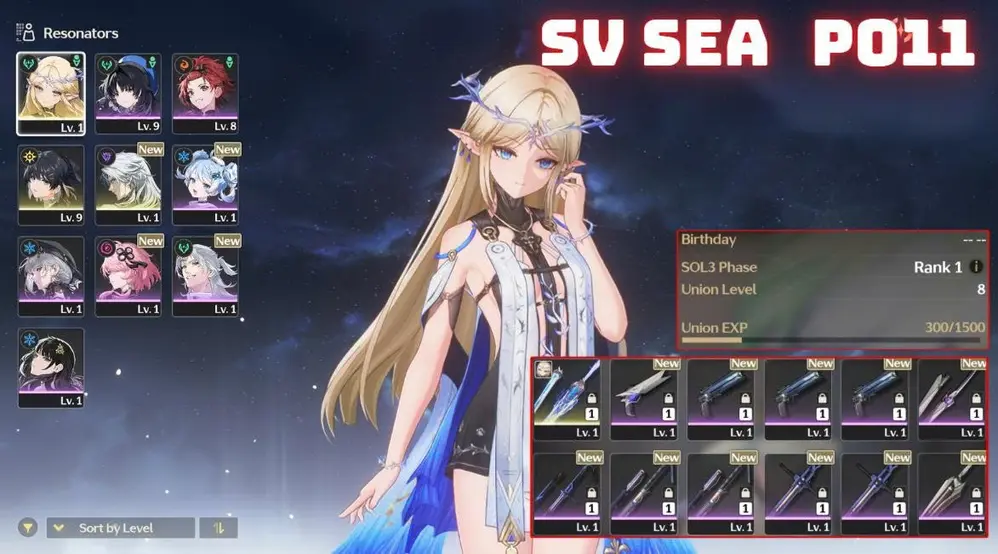Toggle the sort order arrows button
The width and height of the screenshot is (998, 554).
218,527
